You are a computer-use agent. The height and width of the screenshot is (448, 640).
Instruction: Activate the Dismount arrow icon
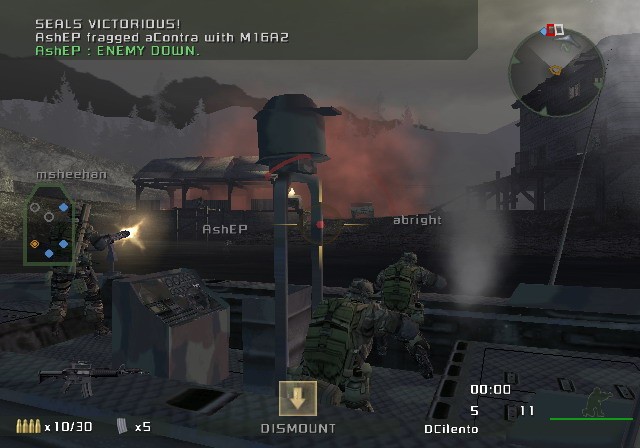click(297, 398)
